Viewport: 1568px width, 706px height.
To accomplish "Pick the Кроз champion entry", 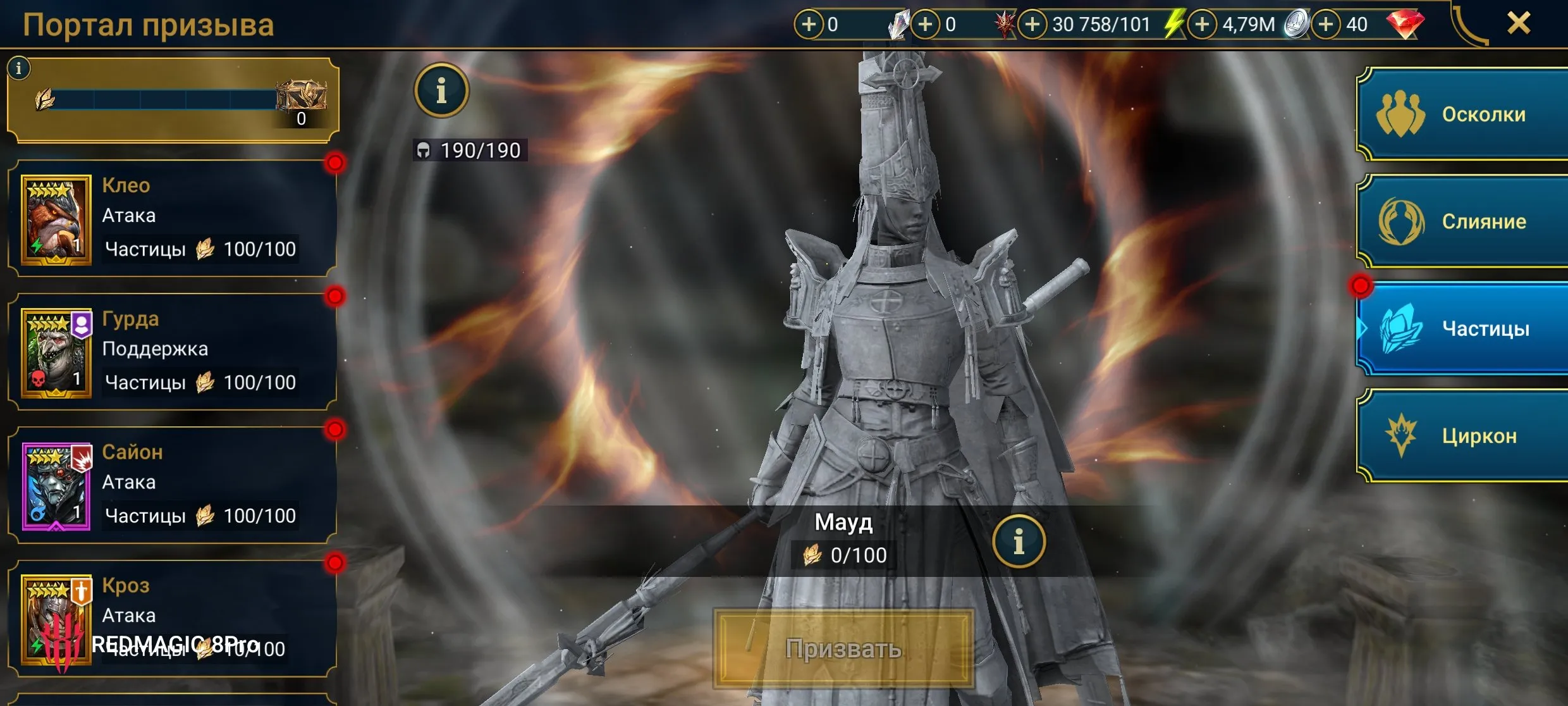I will click(172, 618).
